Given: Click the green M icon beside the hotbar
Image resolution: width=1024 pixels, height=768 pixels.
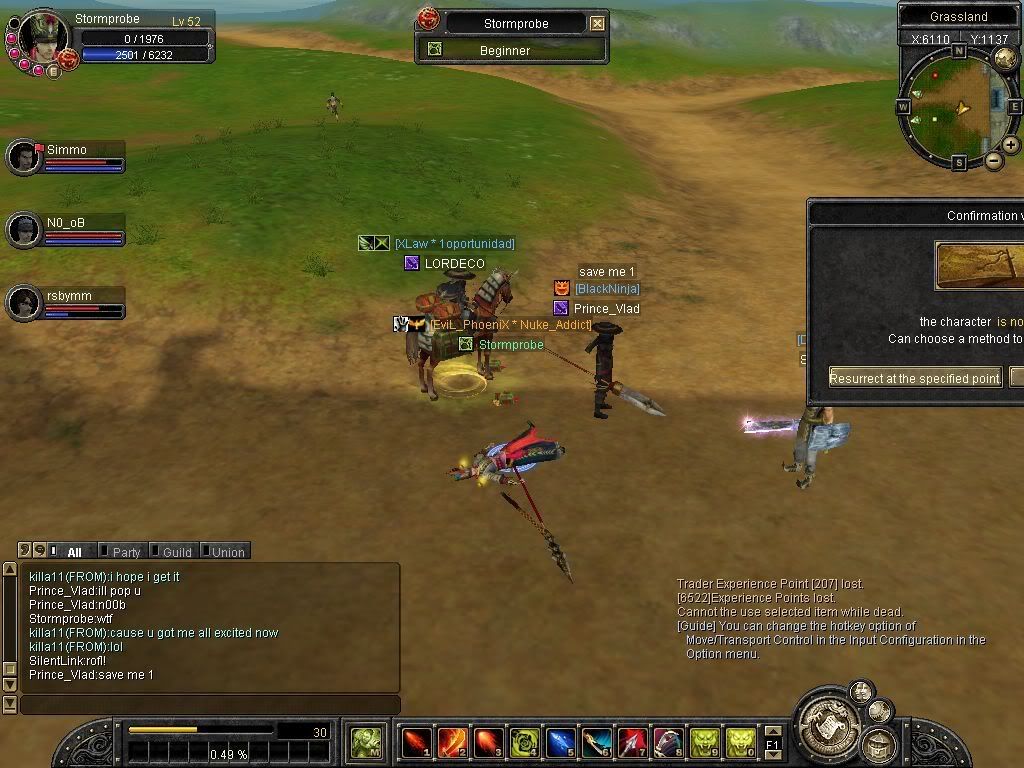Looking at the screenshot, I should click(366, 742).
